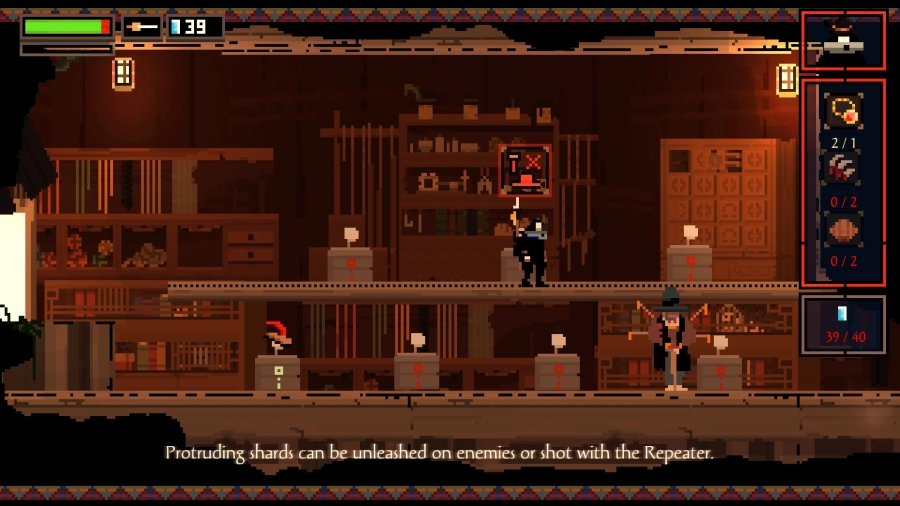The height and width of the screenshot is (506, 900).
Task: Select the gold amulet item slot
Action: click(x=842, y=112)
